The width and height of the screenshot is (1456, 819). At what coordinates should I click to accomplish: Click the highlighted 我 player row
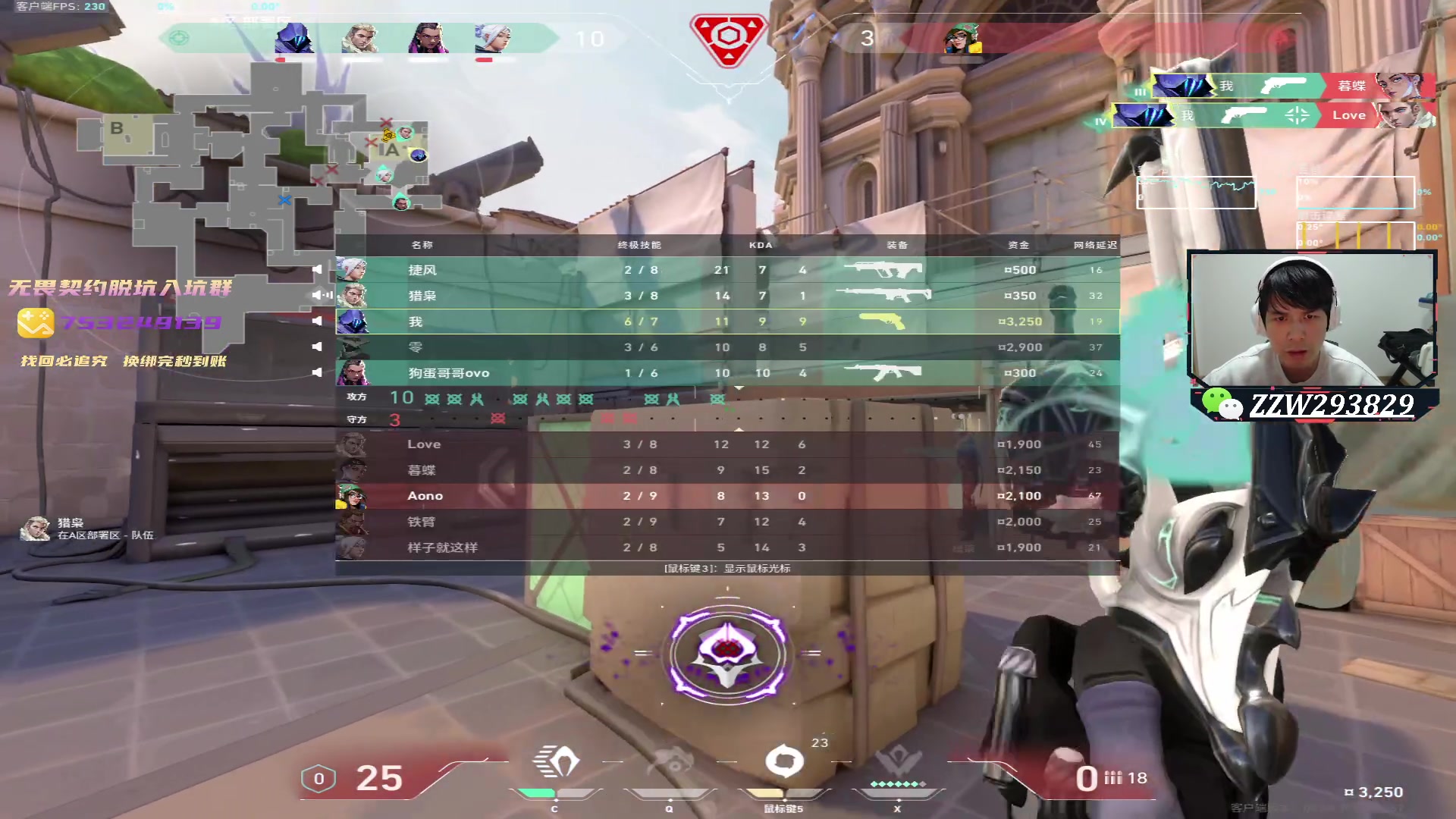tap(726, 322)
